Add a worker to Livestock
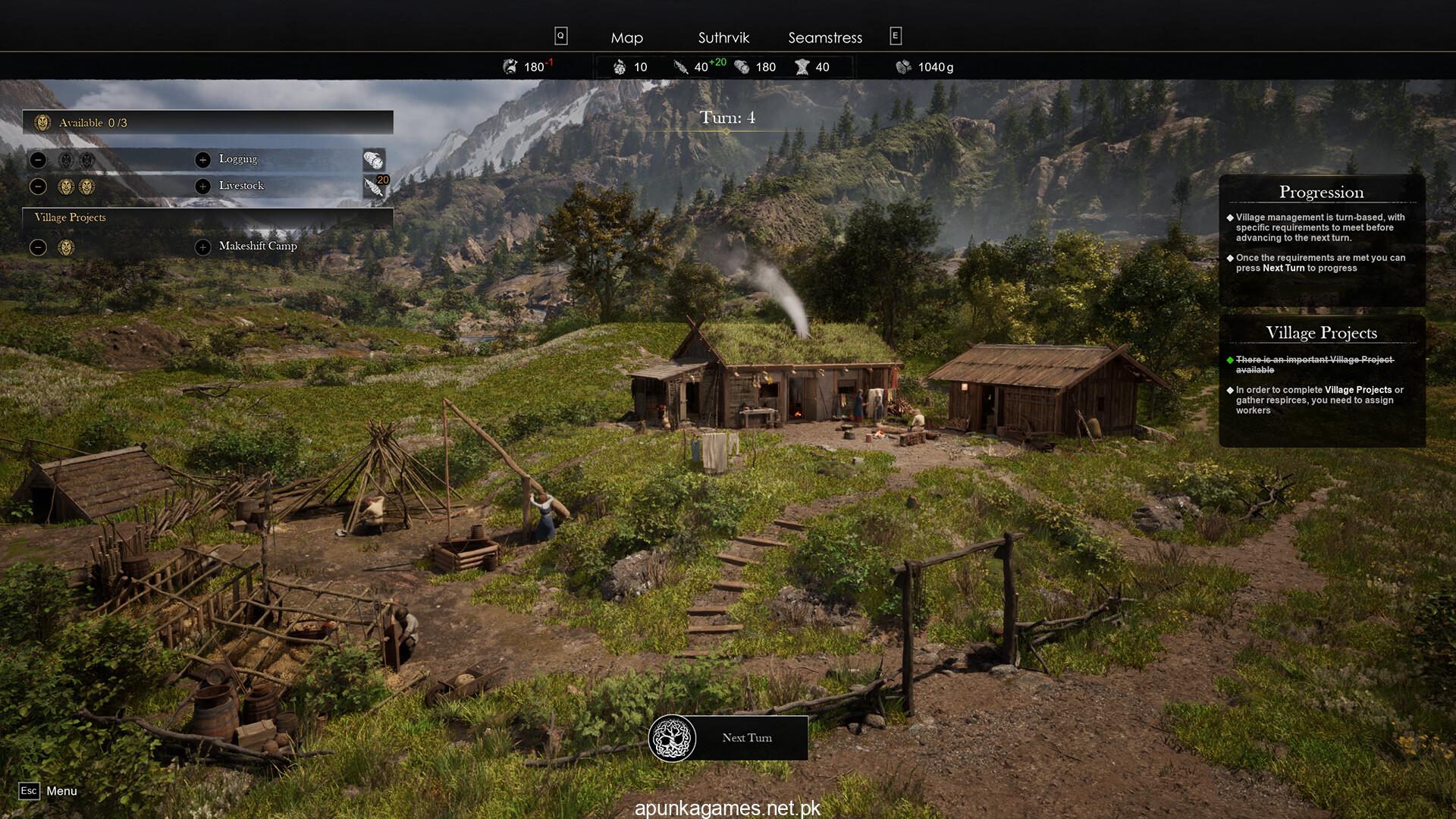The image size is (1456, 819). pyautogui.click(x=202, y=187)
